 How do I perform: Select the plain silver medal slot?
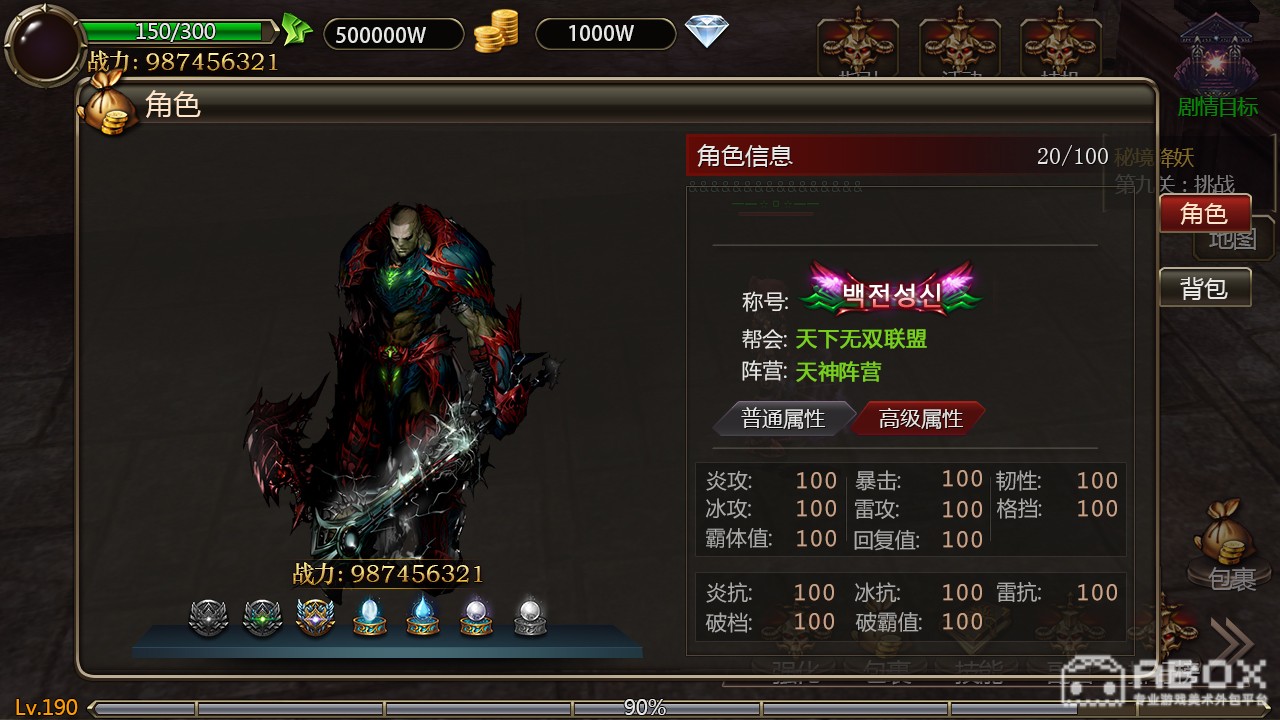point(209,617)
